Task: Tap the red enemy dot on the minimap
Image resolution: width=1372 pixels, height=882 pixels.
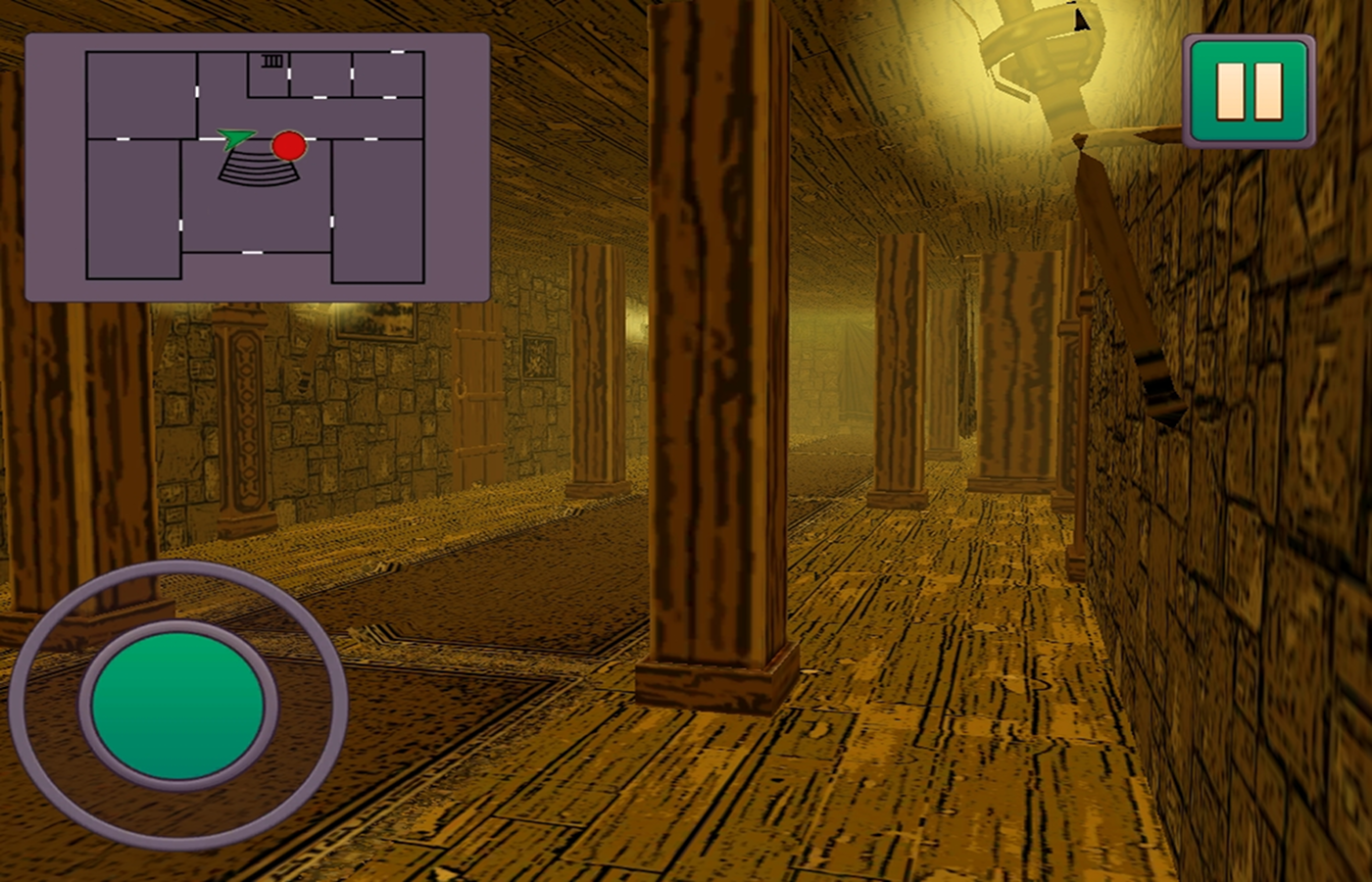Action: pyautogui.click(x=288, y=146)
